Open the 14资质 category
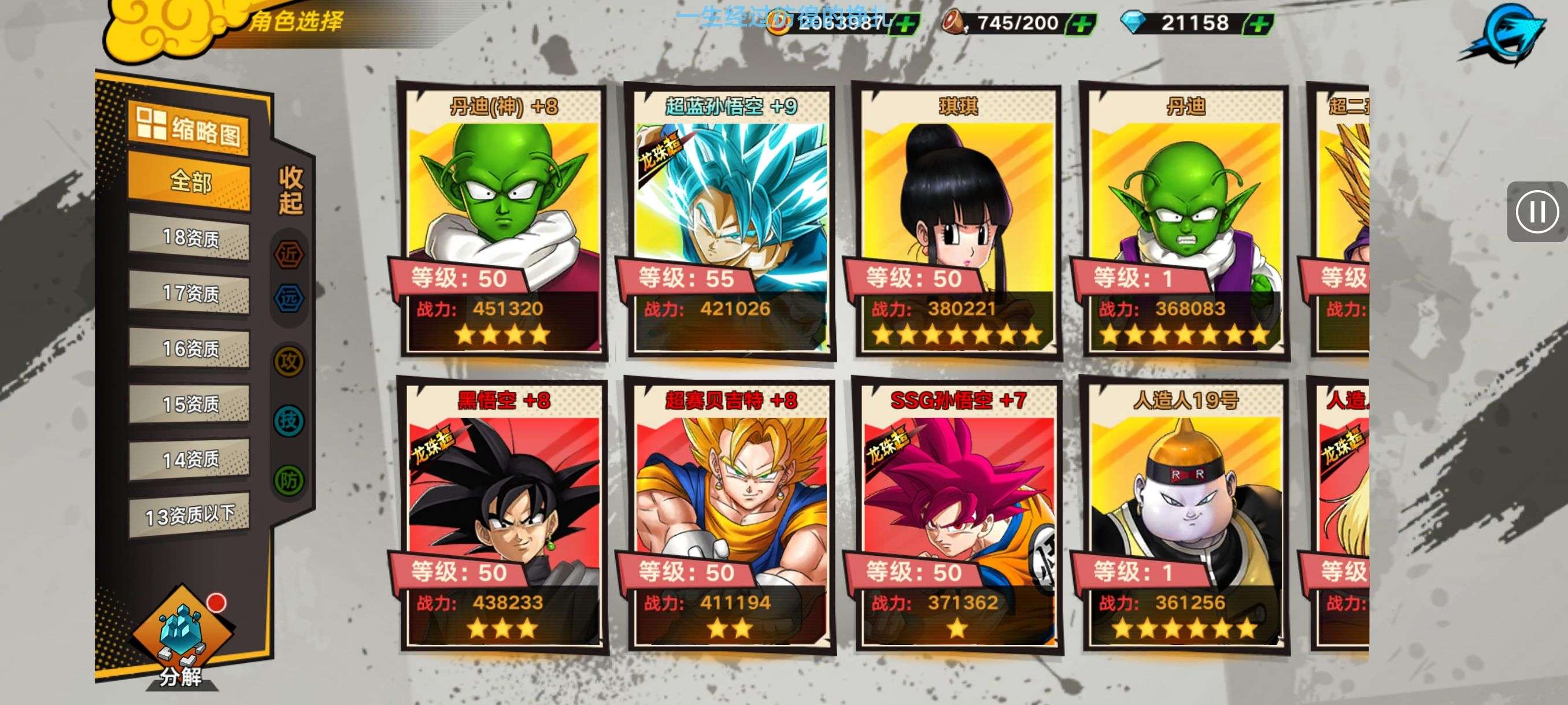The width and height of the screenshot is (1568, 705). point(189,459)
